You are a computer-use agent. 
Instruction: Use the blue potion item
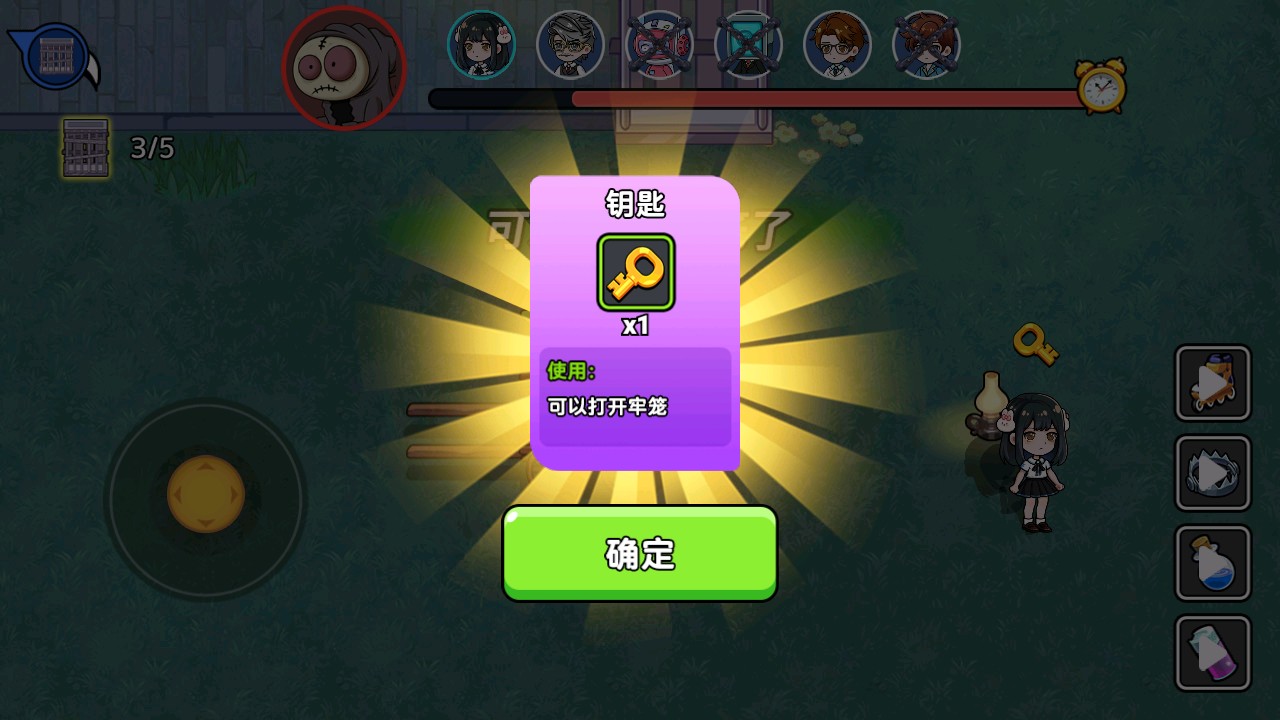1212,562
